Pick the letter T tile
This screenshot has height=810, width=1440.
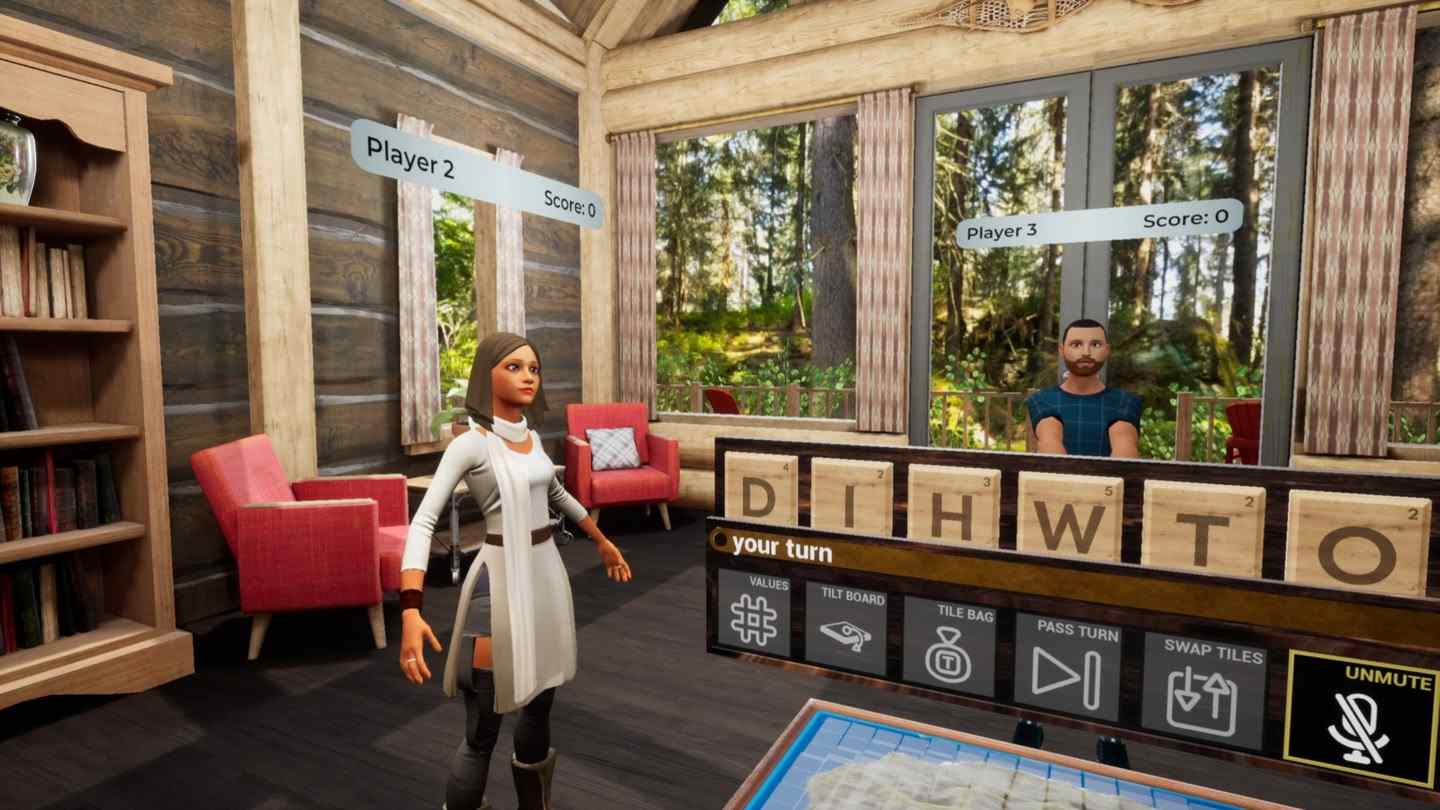coord(1202,527)
